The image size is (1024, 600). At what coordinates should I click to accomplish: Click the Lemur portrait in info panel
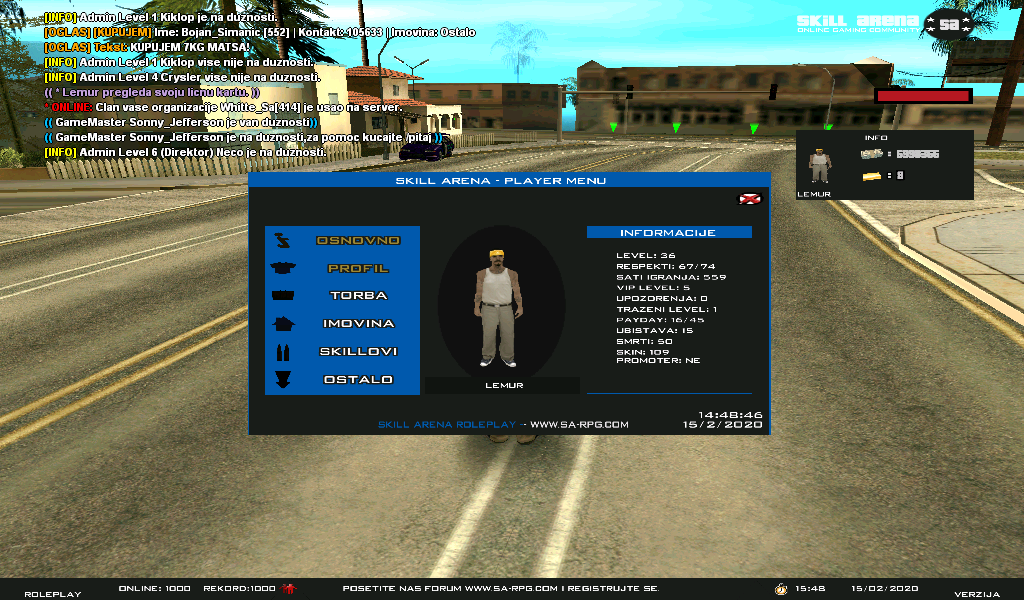[x=819, y=166]
